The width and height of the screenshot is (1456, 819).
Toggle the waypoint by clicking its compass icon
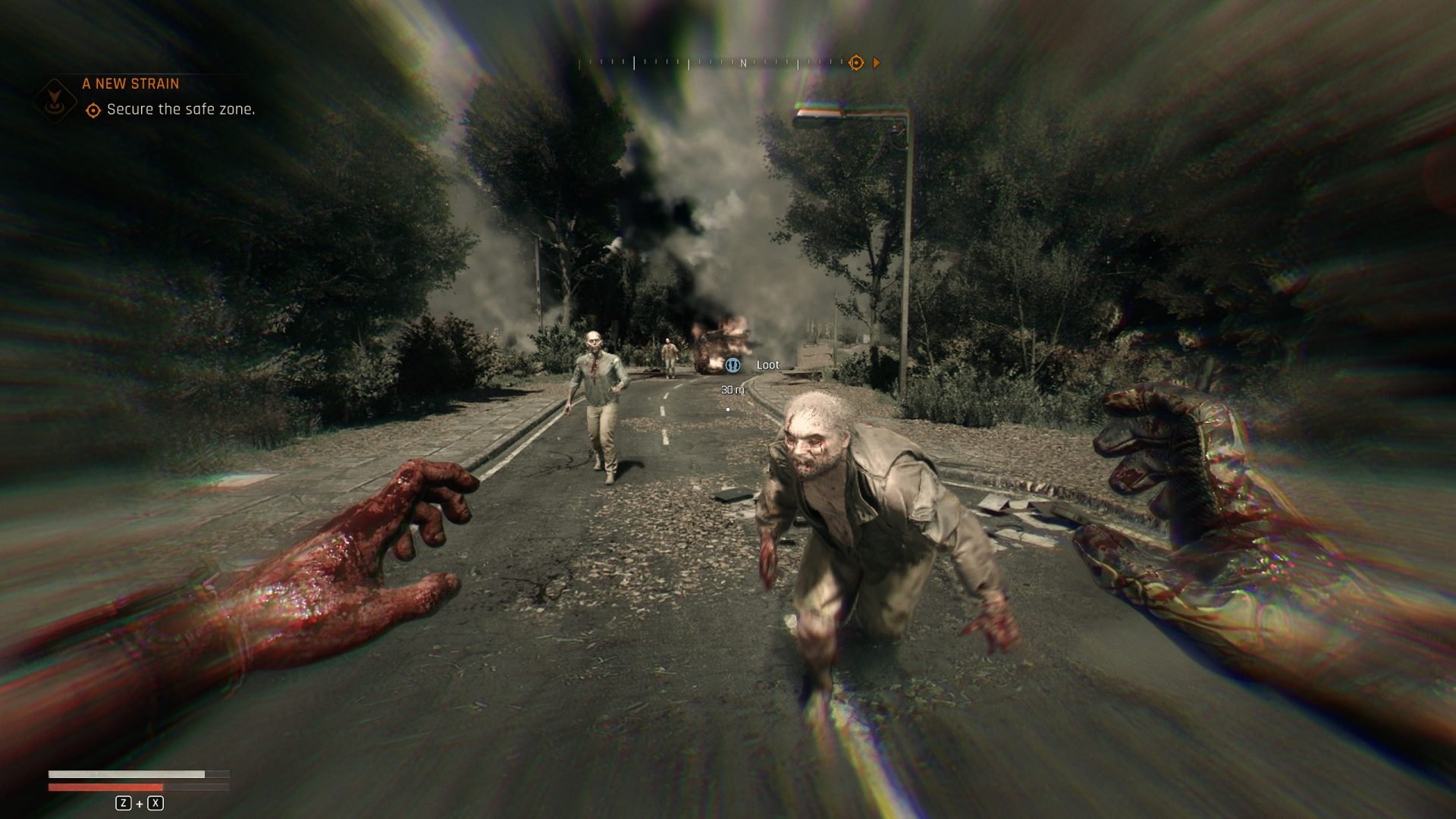tap(856, 64)
